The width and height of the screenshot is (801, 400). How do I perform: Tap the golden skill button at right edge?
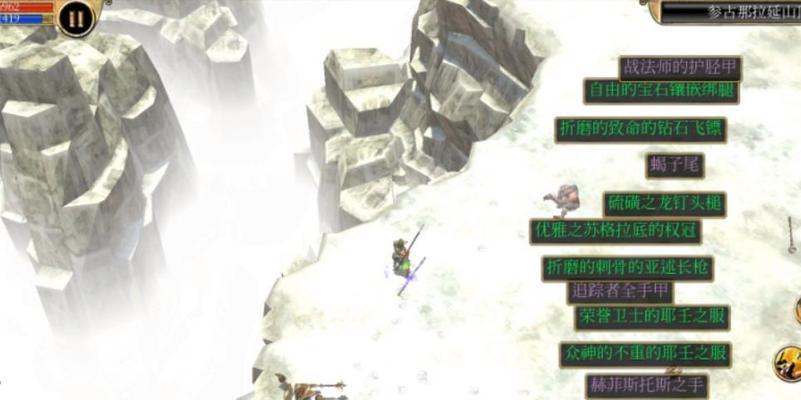point(788,362)
